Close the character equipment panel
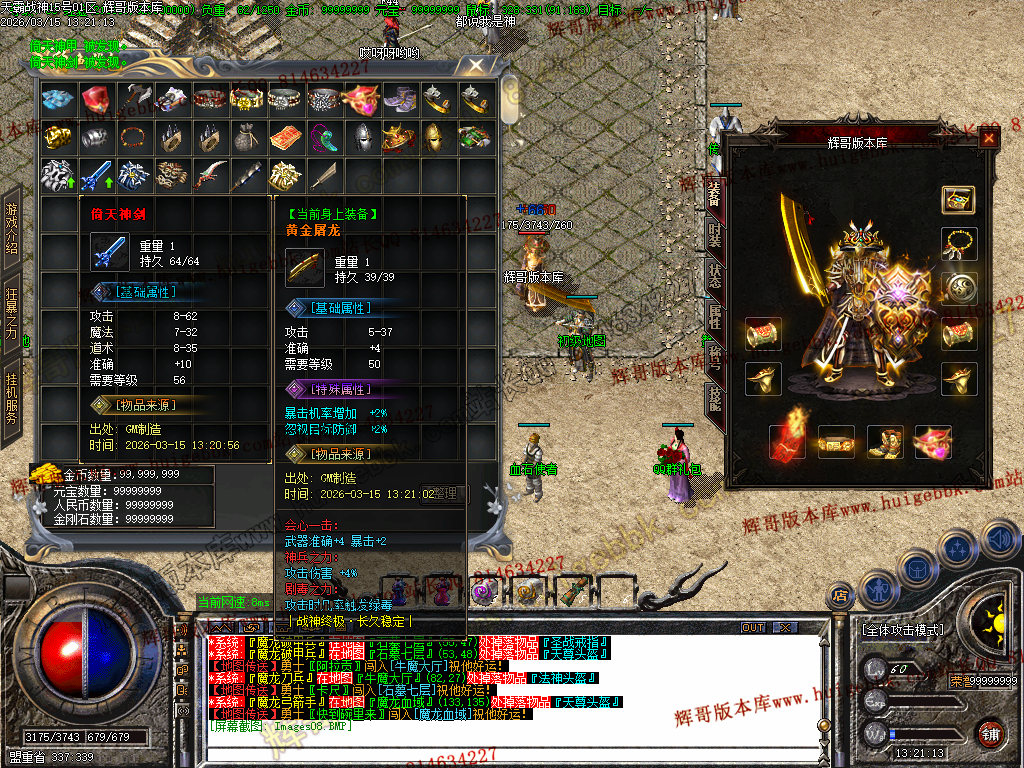The image size is (1024, 768). coord(988,139)
